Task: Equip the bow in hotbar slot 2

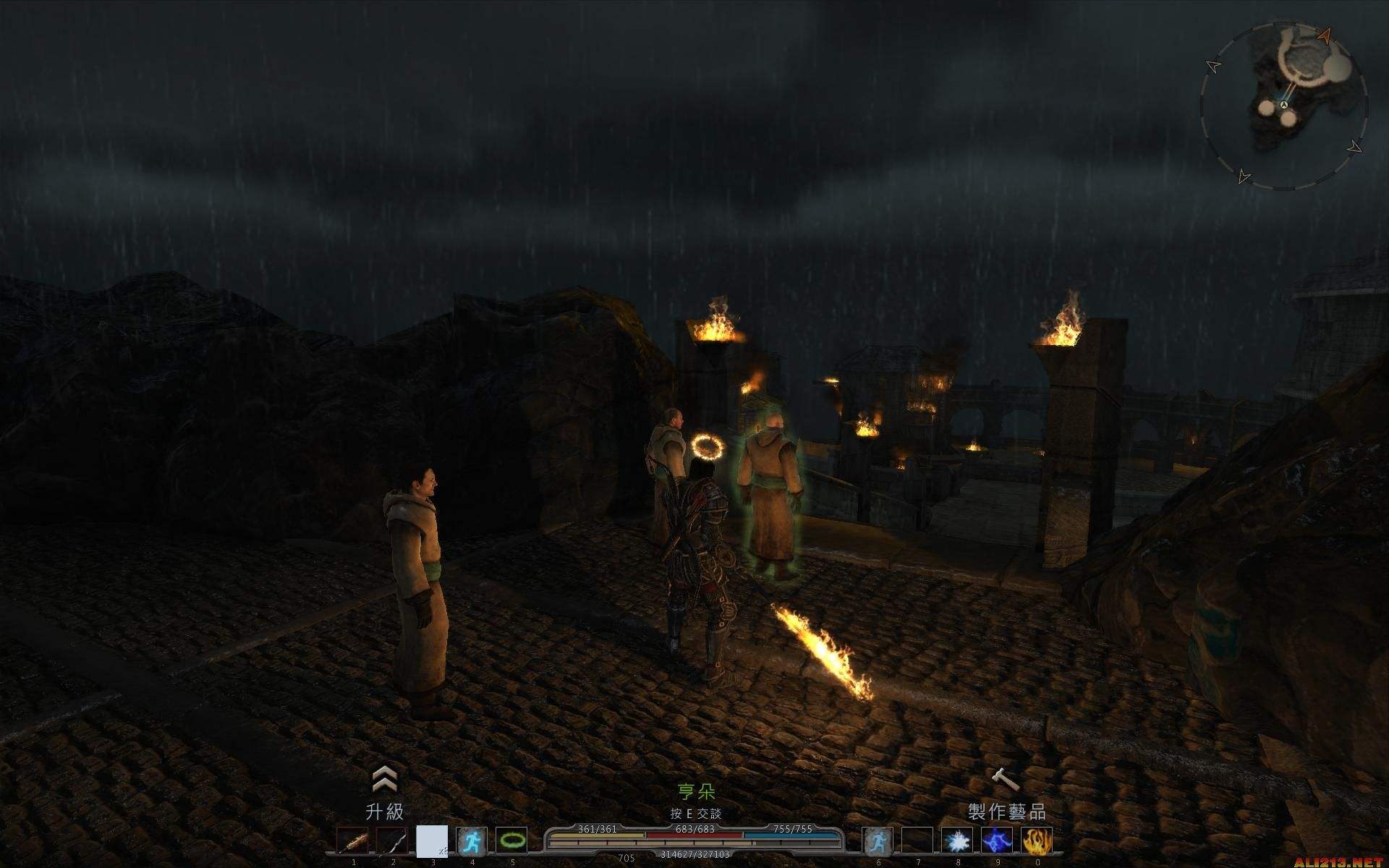Action: pos(392,842)
